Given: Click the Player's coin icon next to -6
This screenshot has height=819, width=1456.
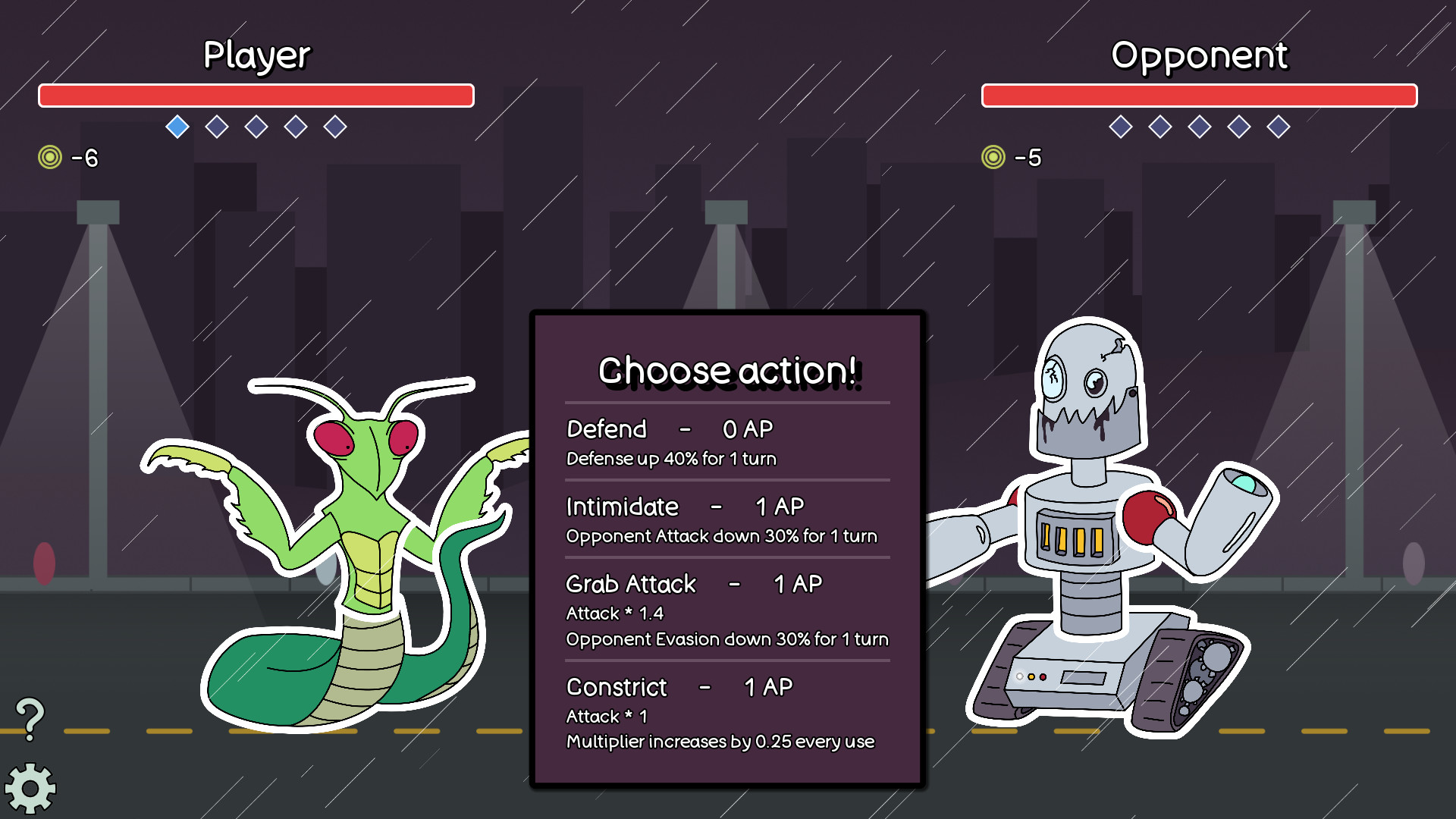Looking at the screenshot, I should 49,158.
